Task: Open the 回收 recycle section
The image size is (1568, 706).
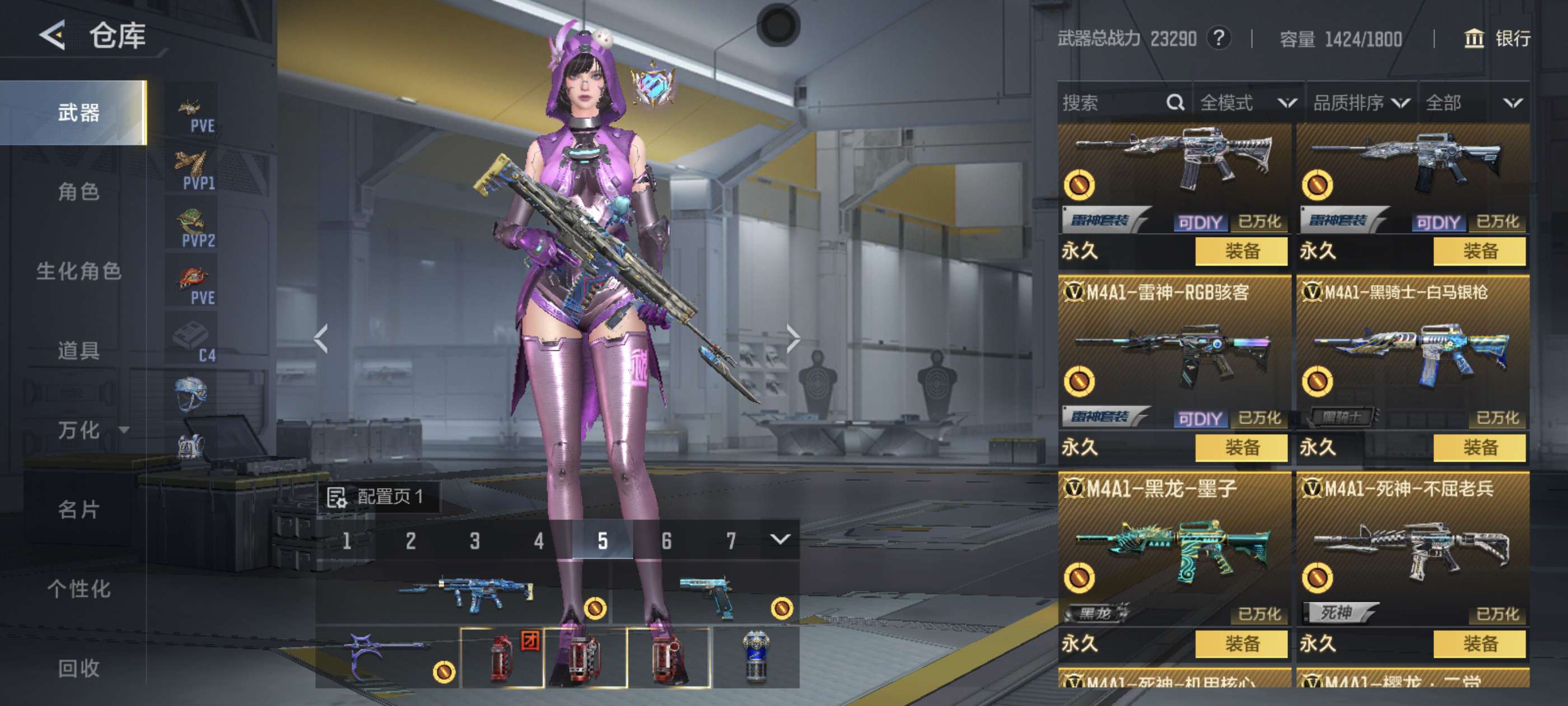Action: (x=78, y=668)
